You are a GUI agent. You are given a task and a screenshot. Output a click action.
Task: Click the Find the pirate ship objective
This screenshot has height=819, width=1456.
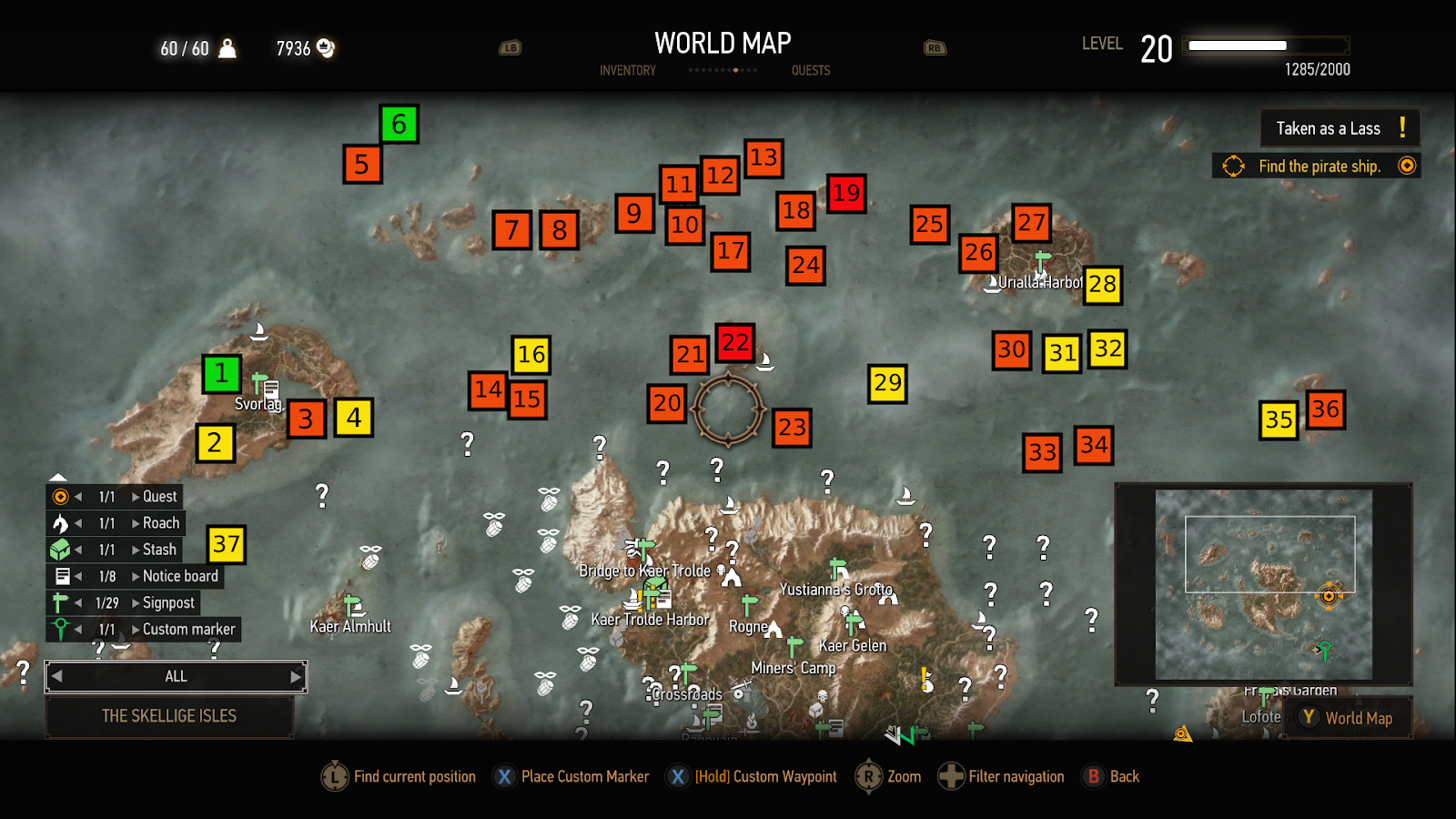(x=1319, y=166)
